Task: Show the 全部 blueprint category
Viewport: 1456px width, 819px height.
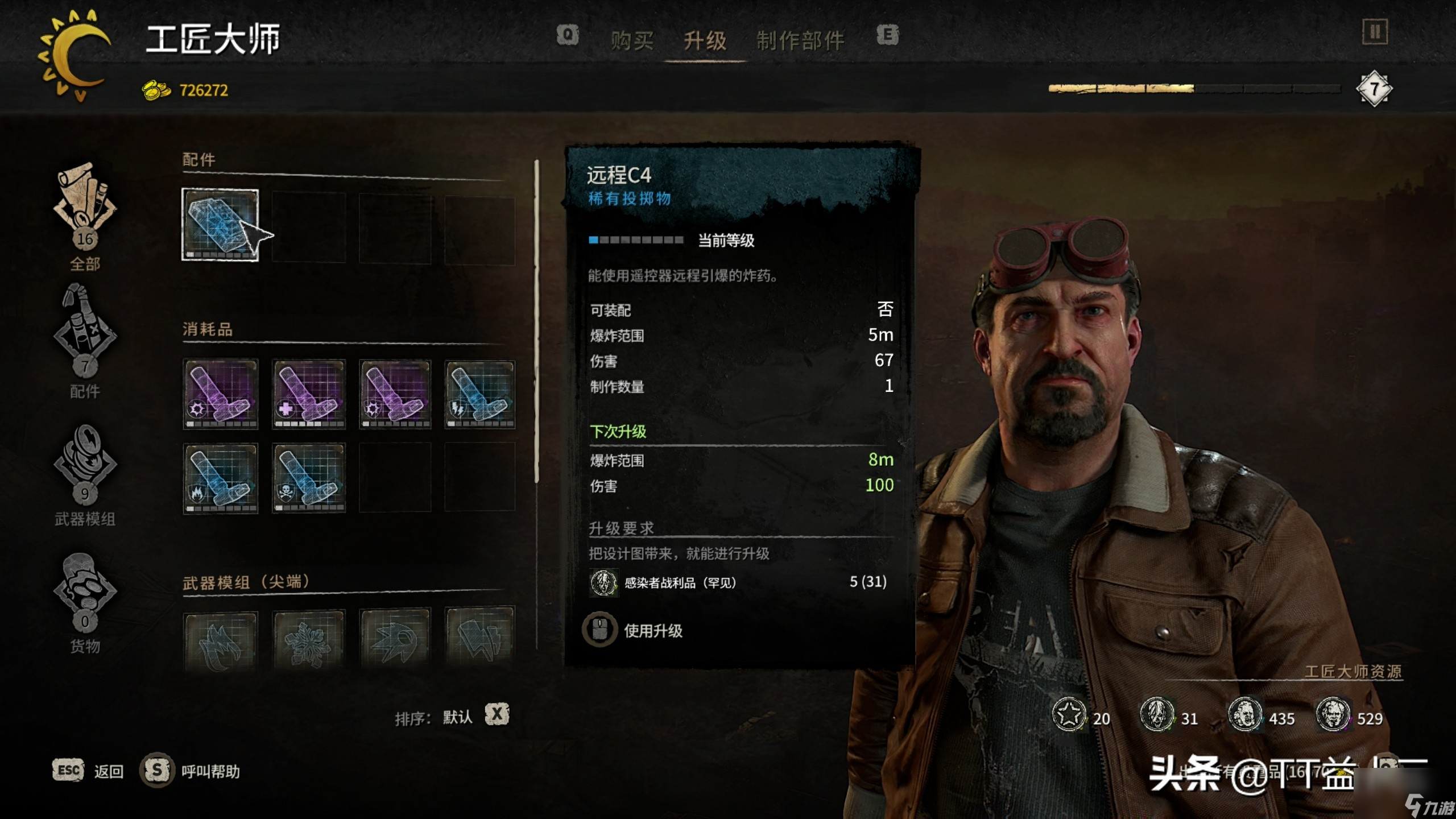Action: pos(85,216)
